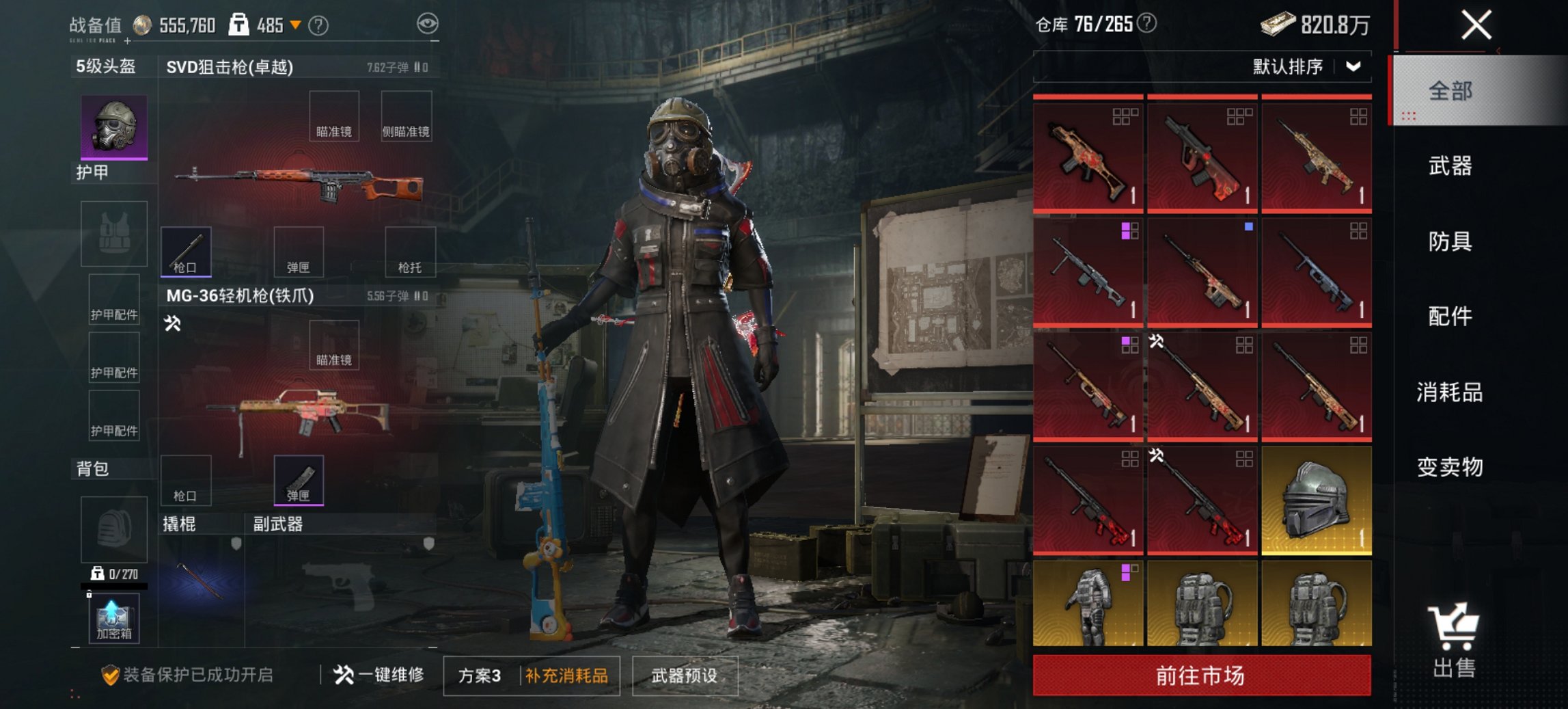Viewport: 1568px width, 709px height.
Task: Switch to the 防具 (armor) category
Action: (1450, 241)
